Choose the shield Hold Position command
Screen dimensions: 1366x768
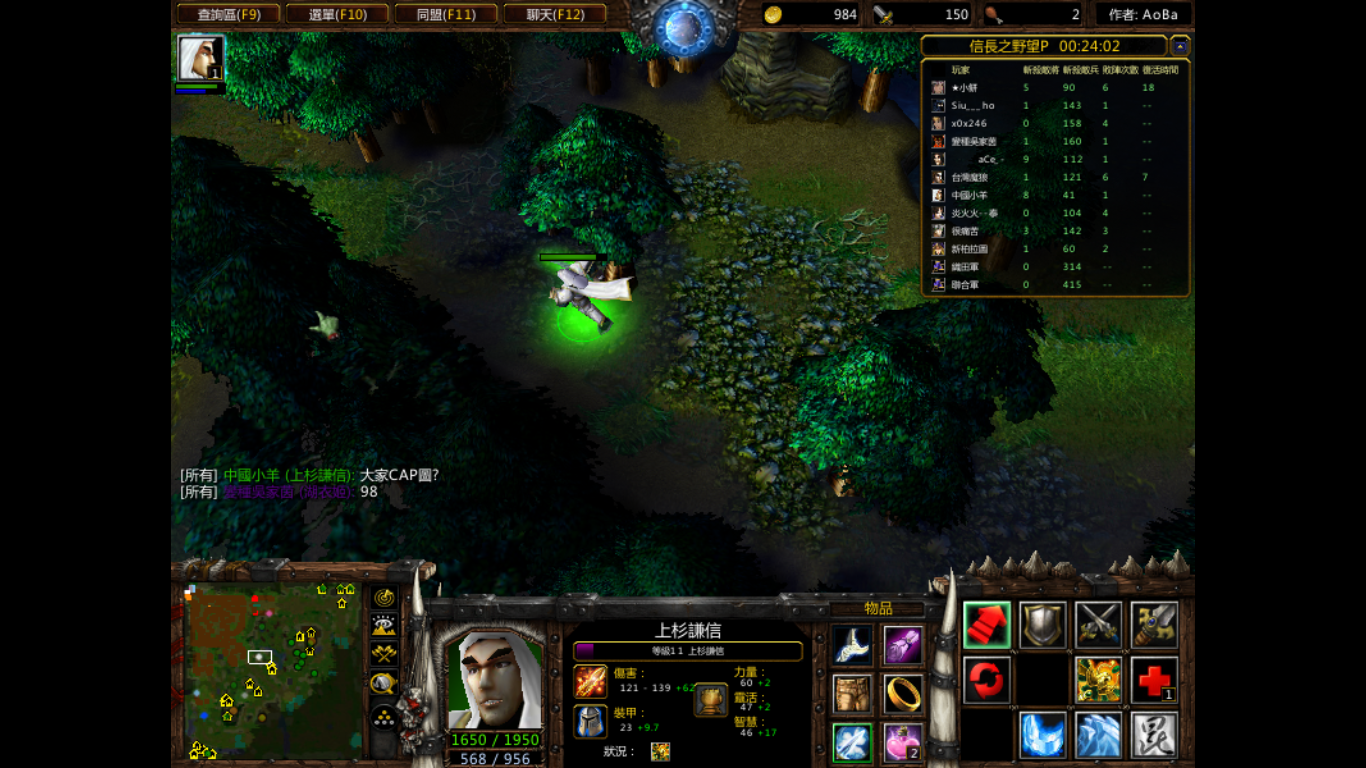(x=1042, y=626)
